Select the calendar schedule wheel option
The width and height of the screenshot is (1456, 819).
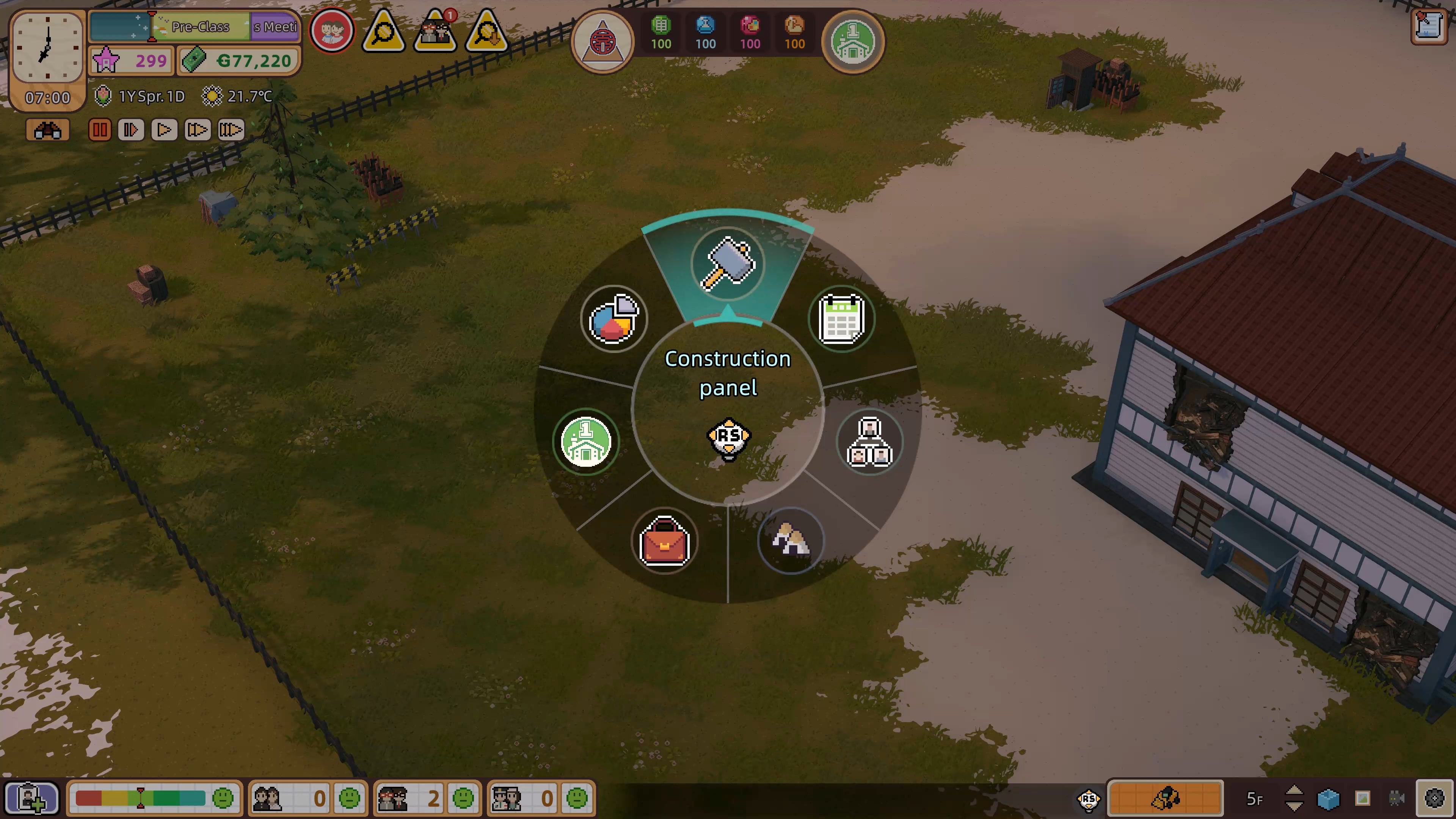tap(841, 319)
